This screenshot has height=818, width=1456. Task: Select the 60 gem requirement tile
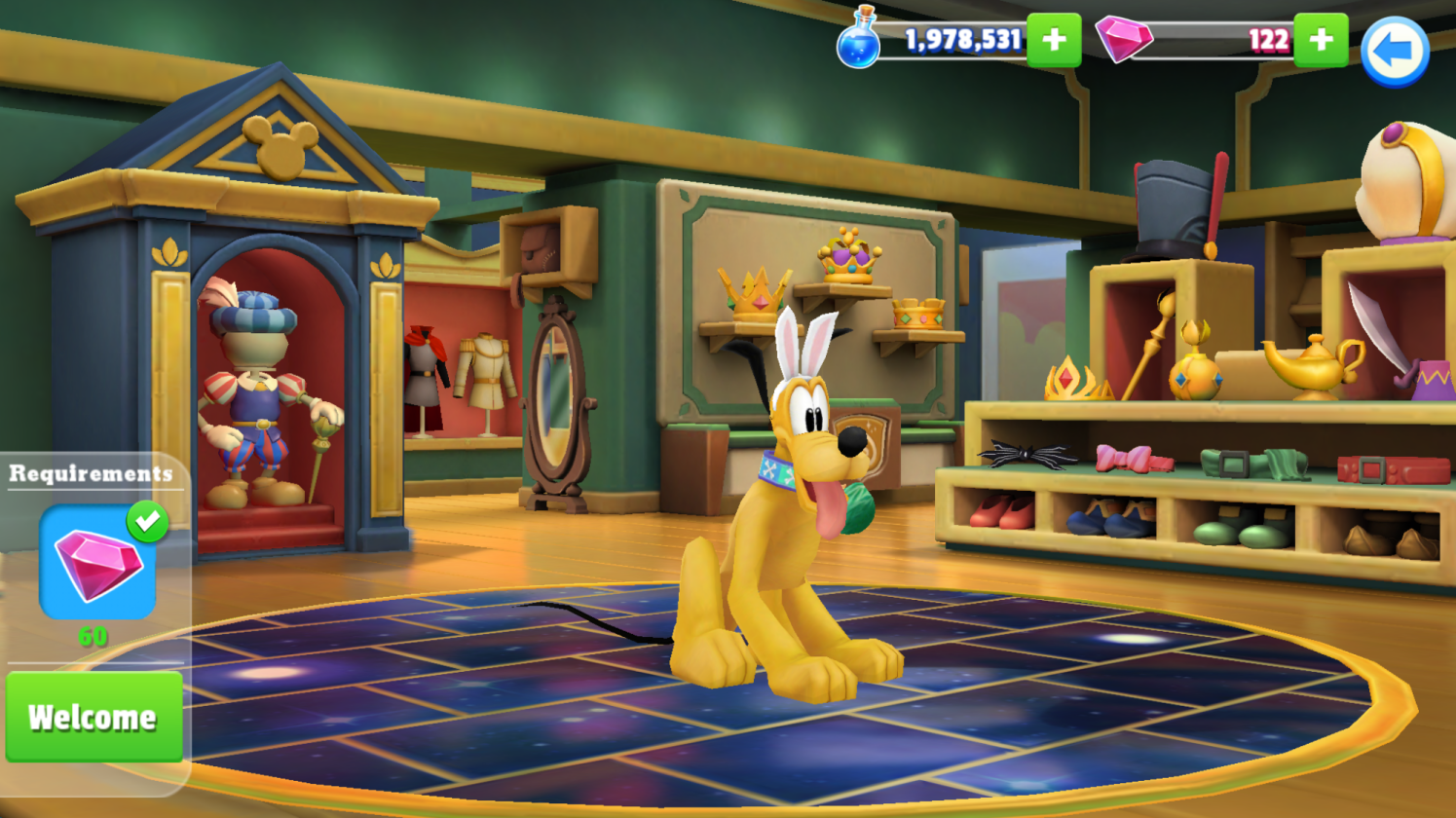click(97, 563)
